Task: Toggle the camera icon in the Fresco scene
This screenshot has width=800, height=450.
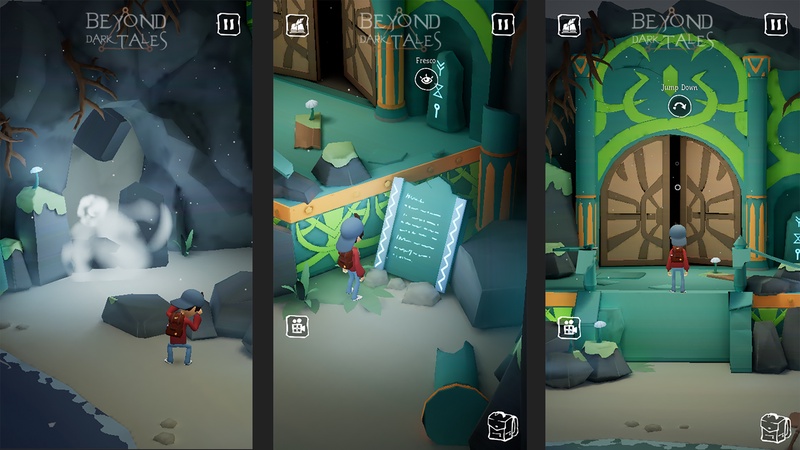Action: [297, 325]
